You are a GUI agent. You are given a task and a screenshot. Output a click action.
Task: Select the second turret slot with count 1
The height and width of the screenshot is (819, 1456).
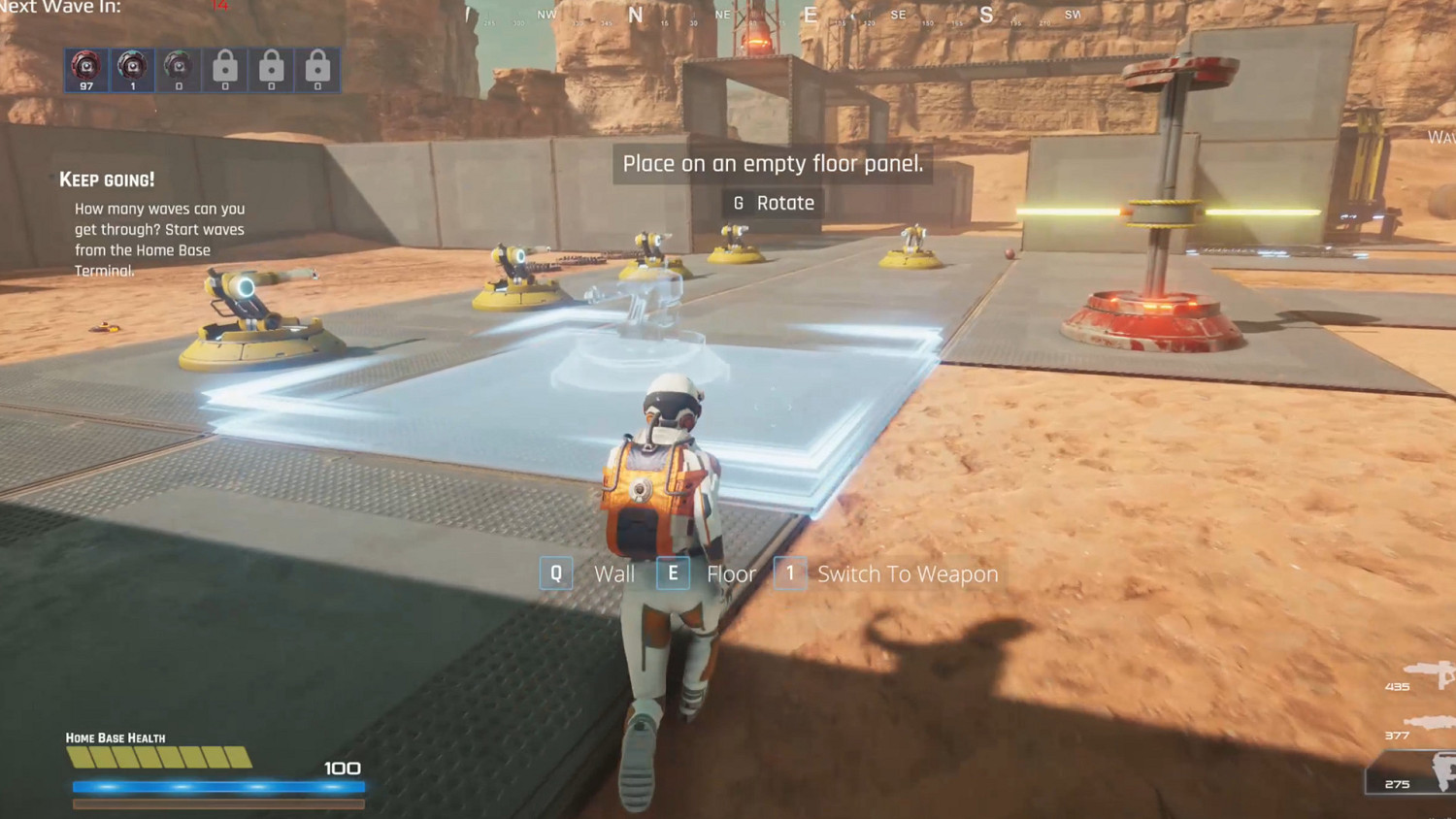pyautogui.click(x=132, y=69)
